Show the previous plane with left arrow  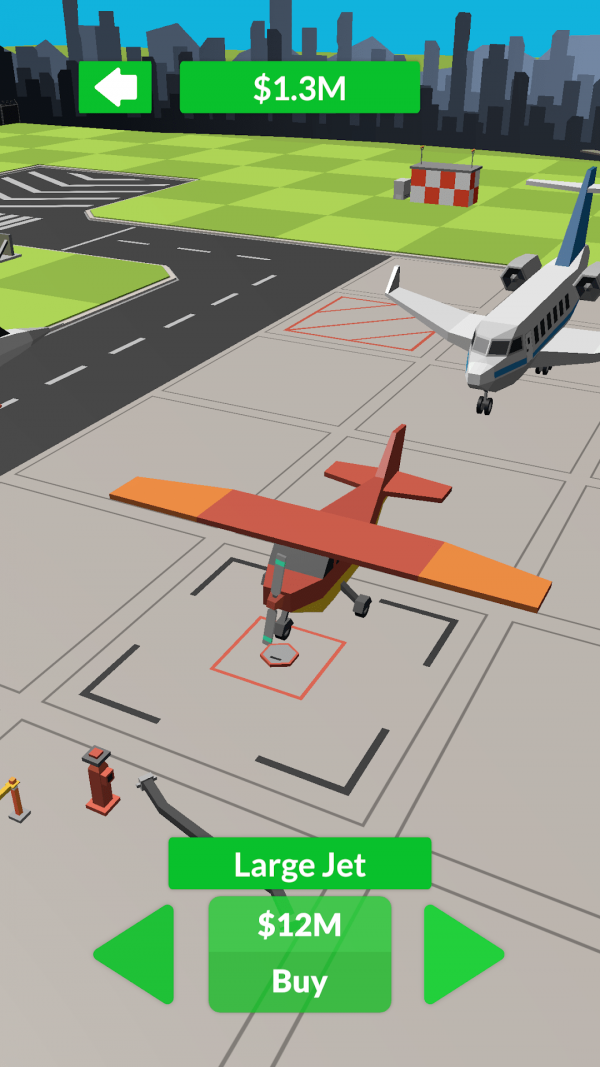coord(138,954)
